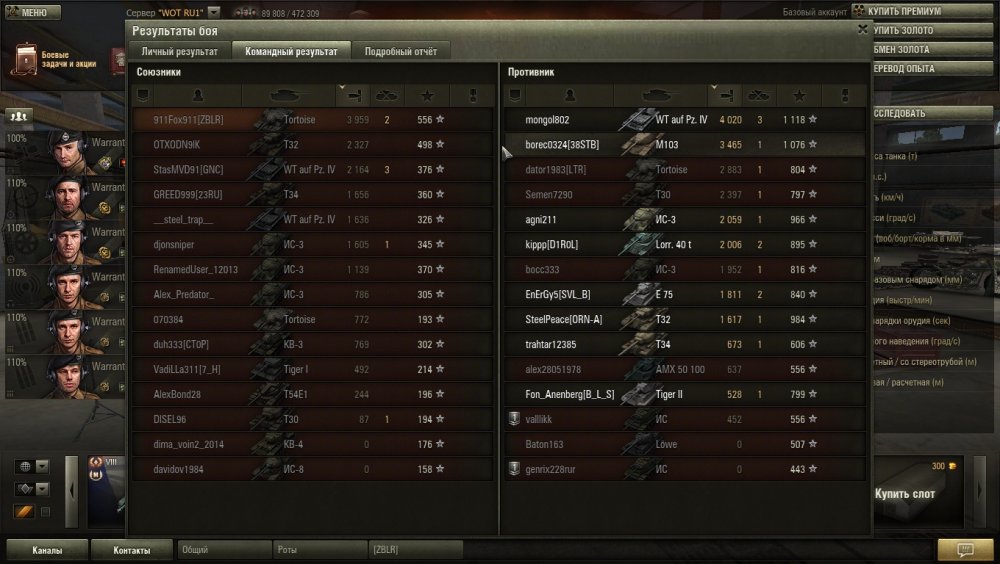
Task: Select ally player davidov1984 row
Action: 313,469
